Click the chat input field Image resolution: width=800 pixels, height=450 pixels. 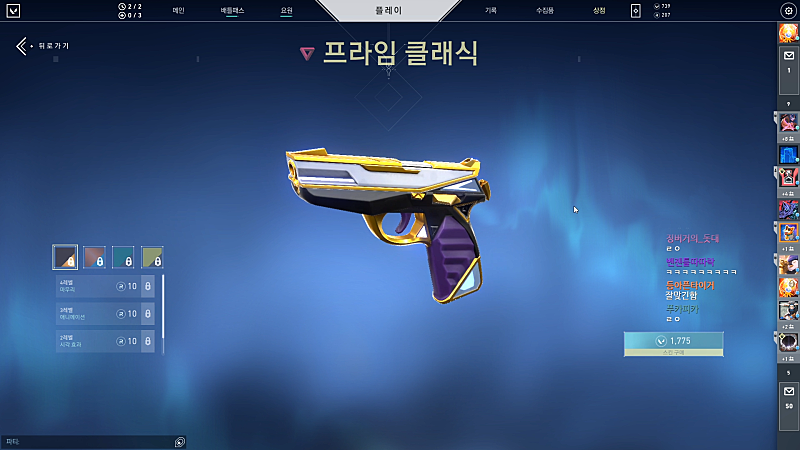click(x=88, y=441)
